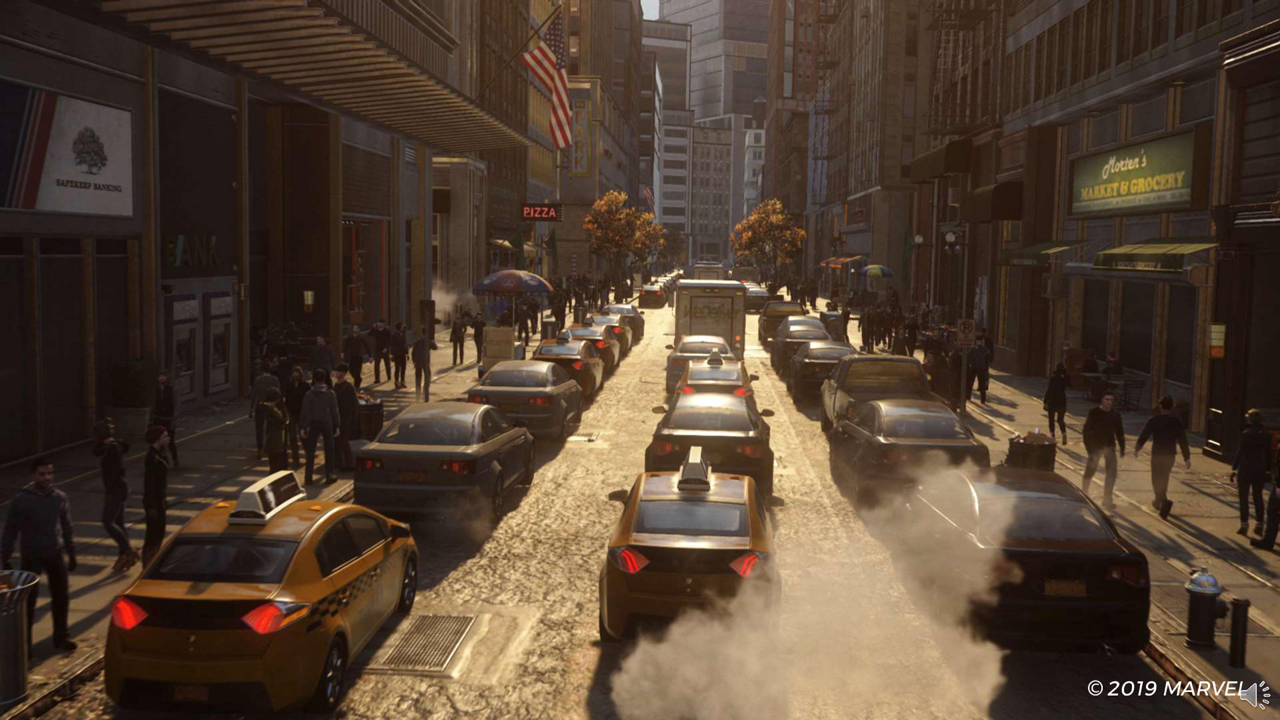The image size is (1280, 720).
Task: Click the speaker audio icon
Action: tap(1254, 693)
